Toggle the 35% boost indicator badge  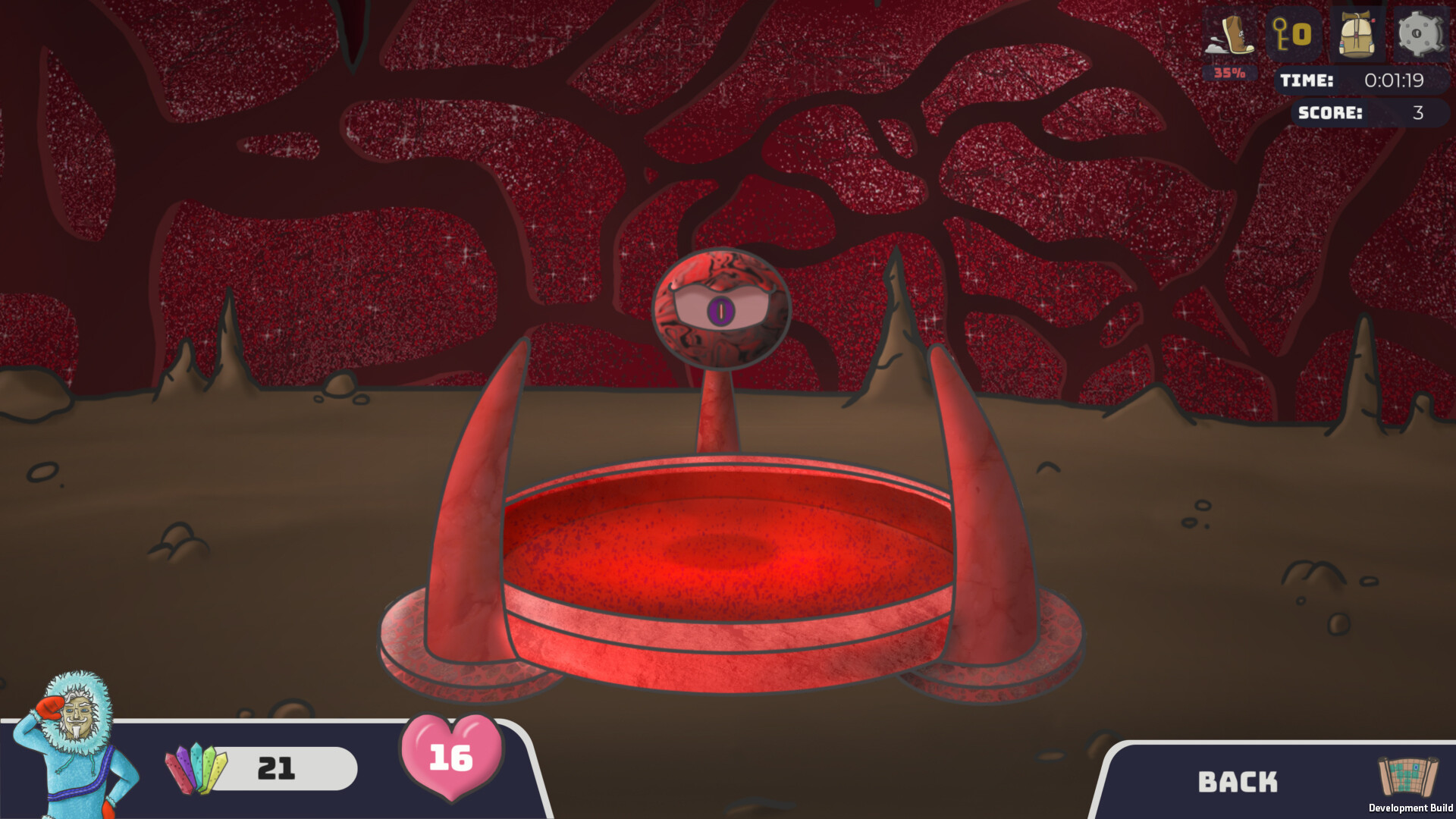(1229, 72)
